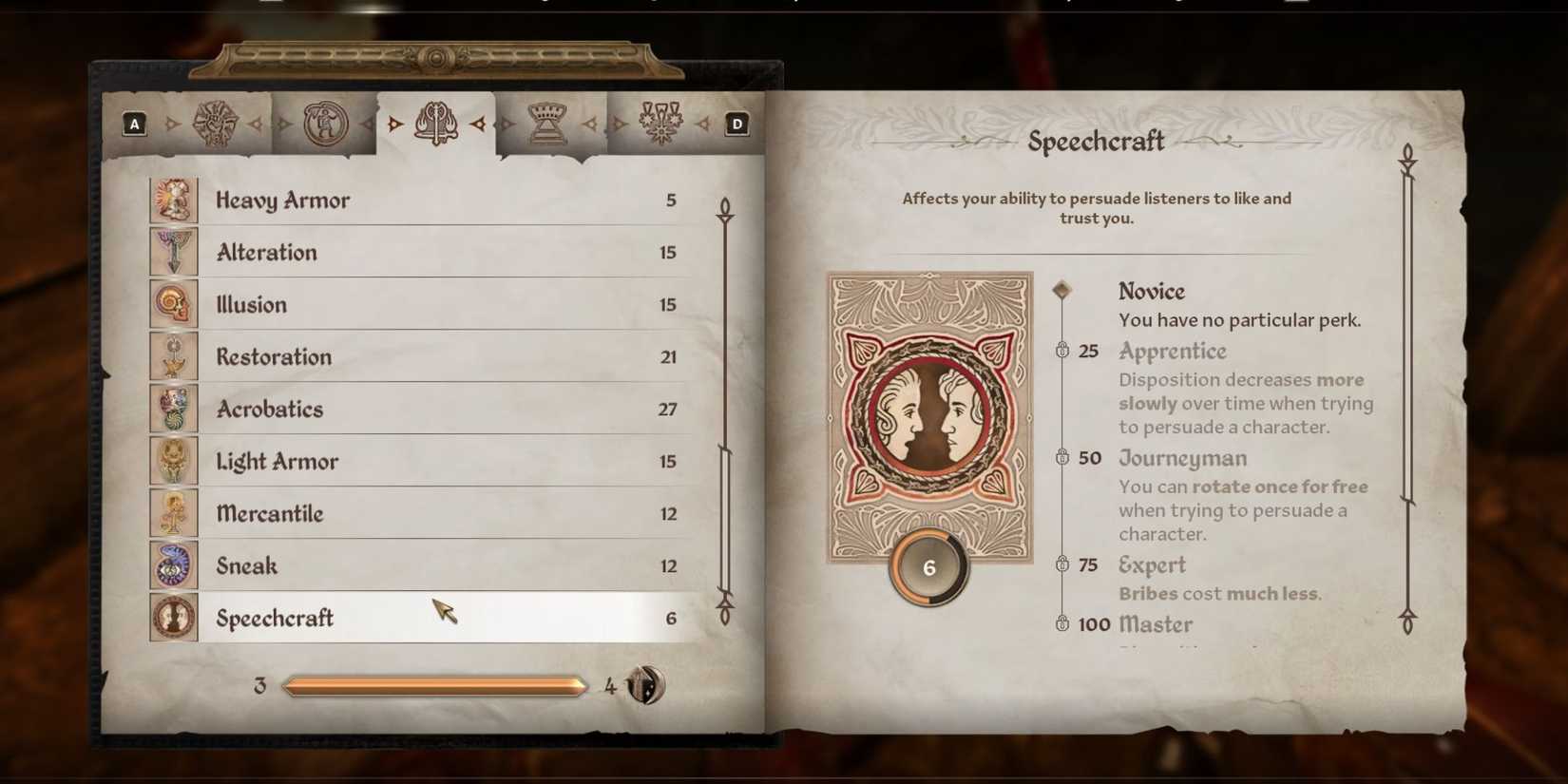Select the Acrobatics spiral icon

(174, 409)
